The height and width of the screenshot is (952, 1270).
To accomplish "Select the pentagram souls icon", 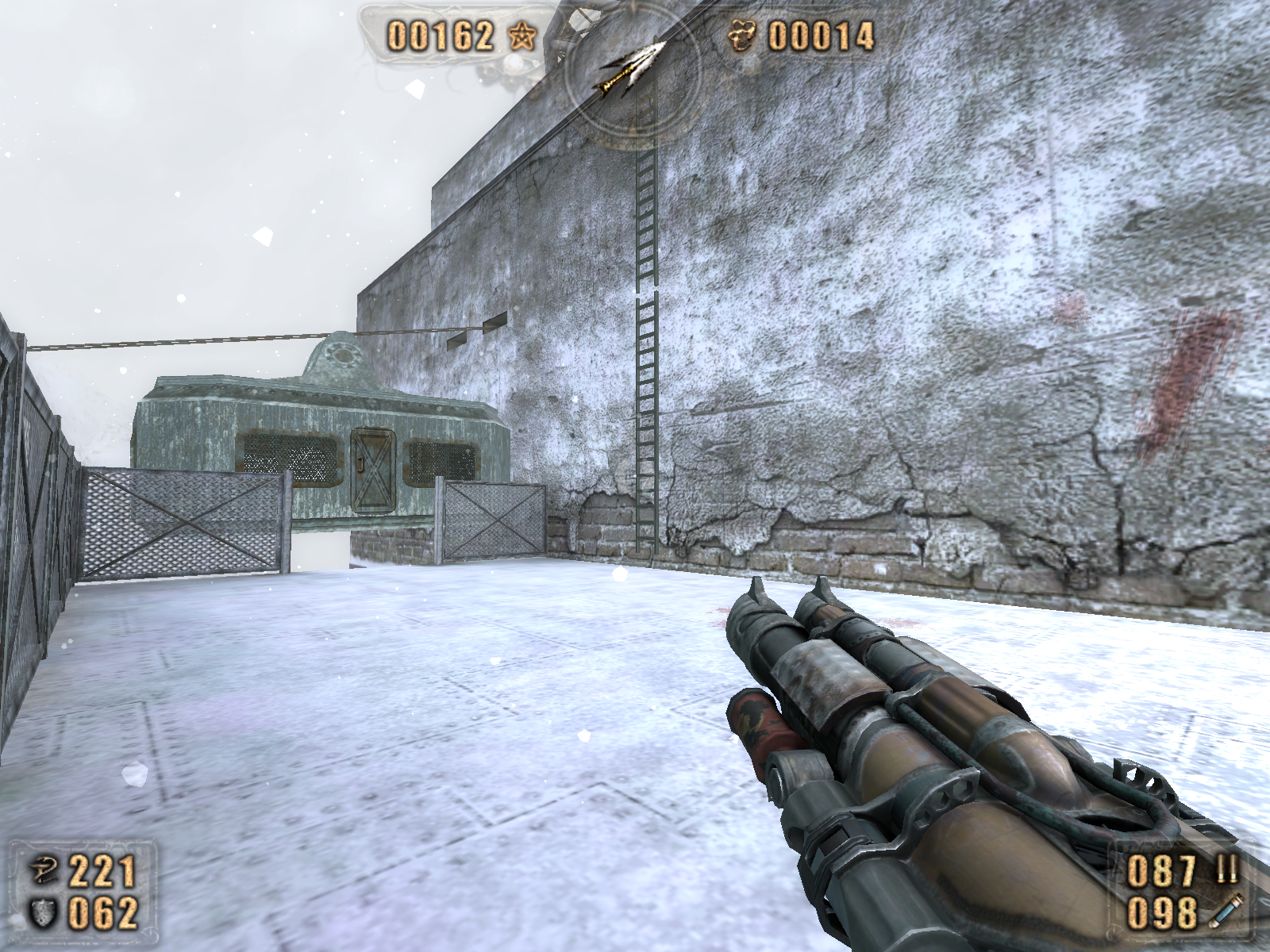I will point(521,36).
